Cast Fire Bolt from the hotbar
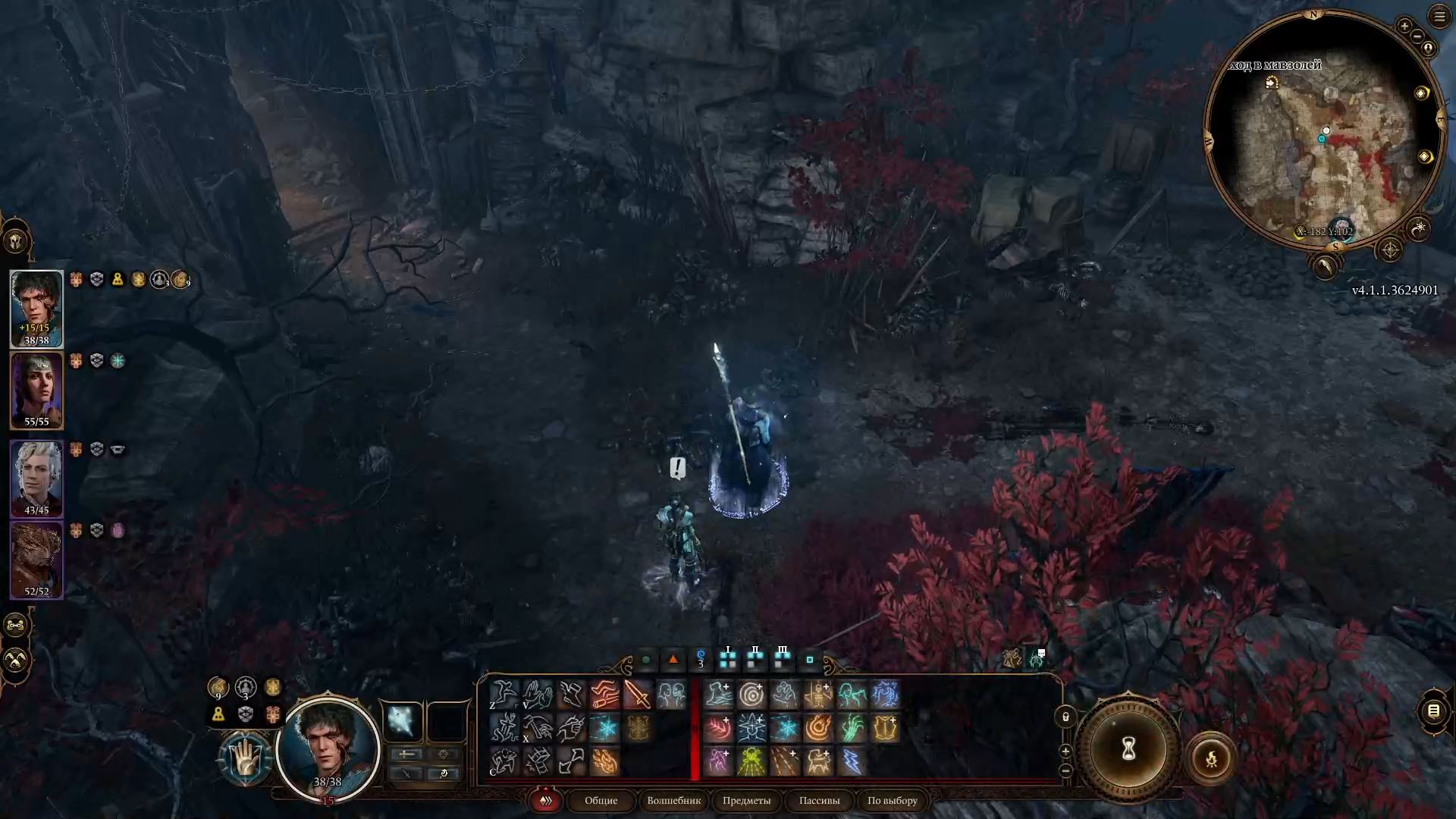Screen dimensions: 1456x819 (607, 764)
